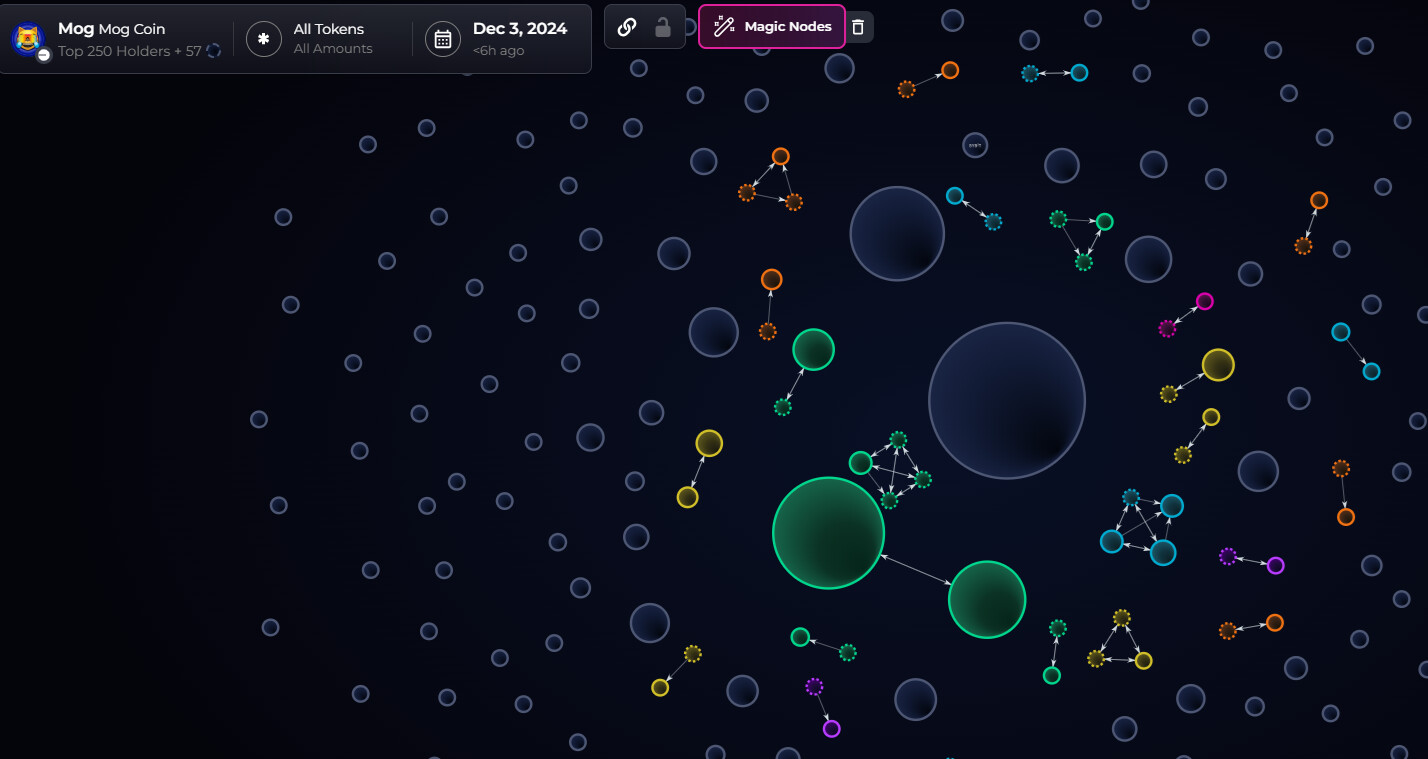Viewport: 1428px width, 759px height.
Task: Toggle the padlock icon
Action: click(x=662, y=27)
